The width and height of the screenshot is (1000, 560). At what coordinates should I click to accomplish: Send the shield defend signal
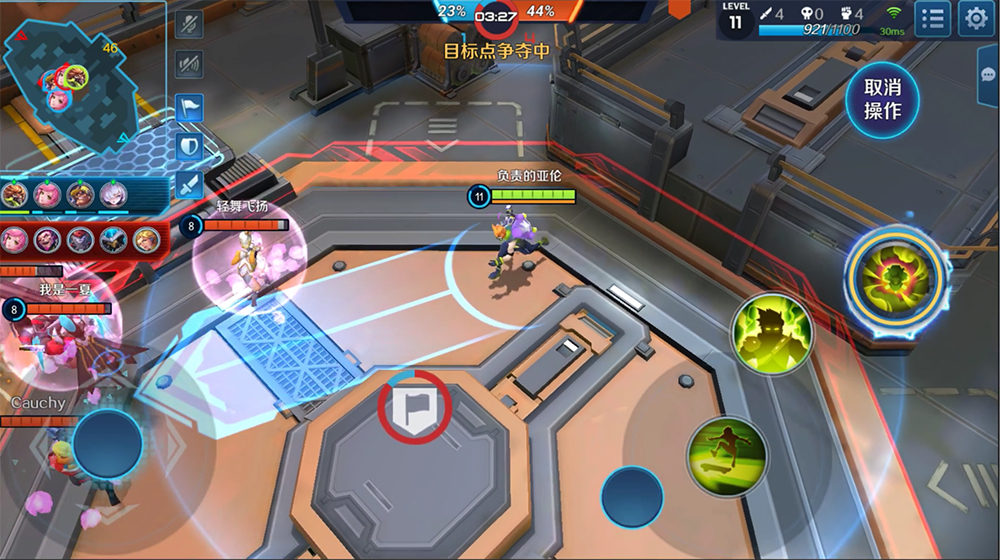(x=189, y=146)
